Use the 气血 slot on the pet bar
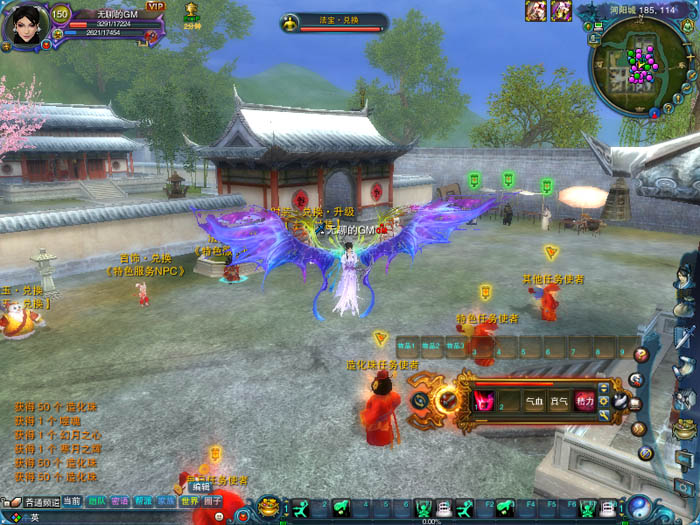The image size is (700, 525). click(x=535, y=401)
